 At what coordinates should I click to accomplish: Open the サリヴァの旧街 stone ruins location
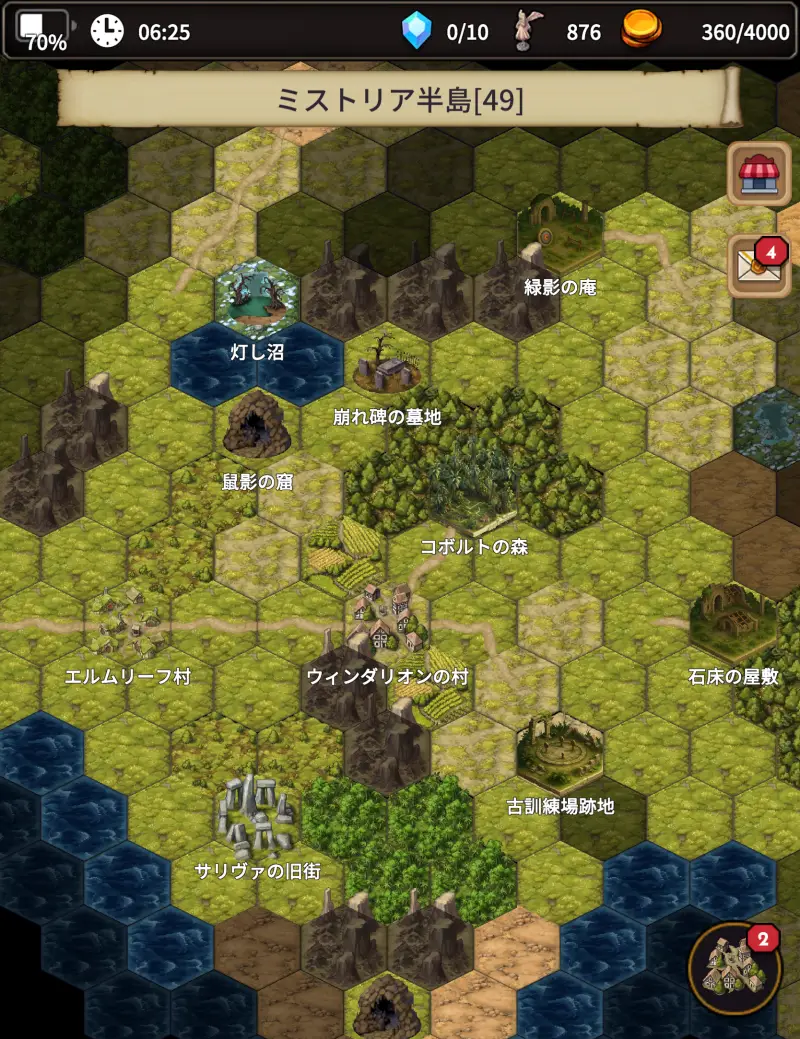[x=257, y=815]
